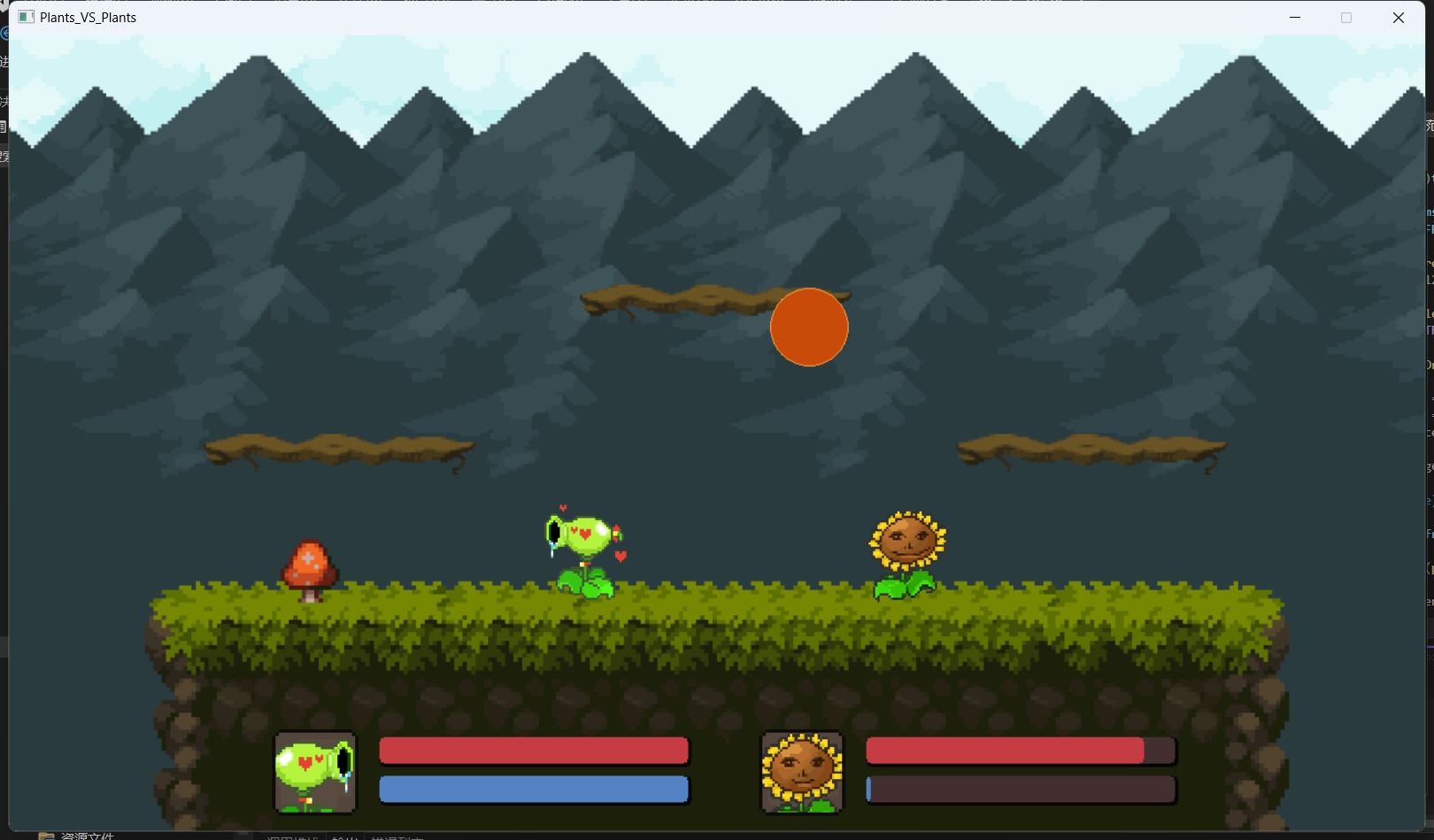Click the sunflower's depleted energy bar
Image resolution: width=1434 pixels, height=840 pixels.
coord(1020,790)
